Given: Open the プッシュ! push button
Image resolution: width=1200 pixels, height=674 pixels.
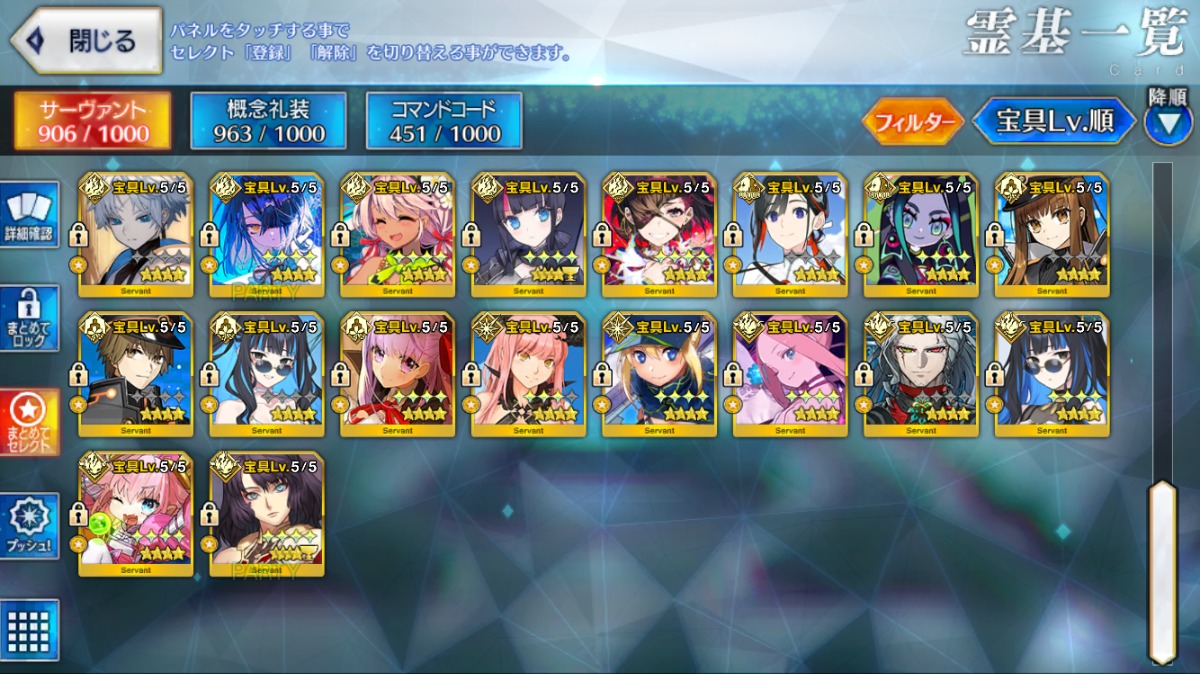Looking at the screenshot, I should point(30,526).
